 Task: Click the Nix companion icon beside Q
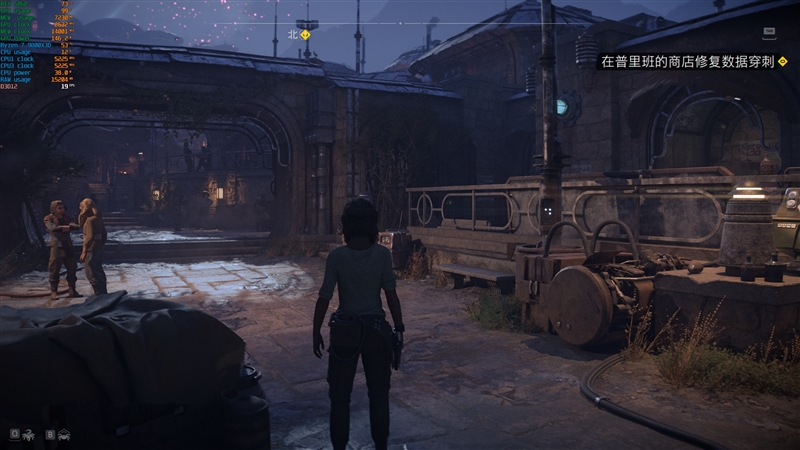[28, 435]
